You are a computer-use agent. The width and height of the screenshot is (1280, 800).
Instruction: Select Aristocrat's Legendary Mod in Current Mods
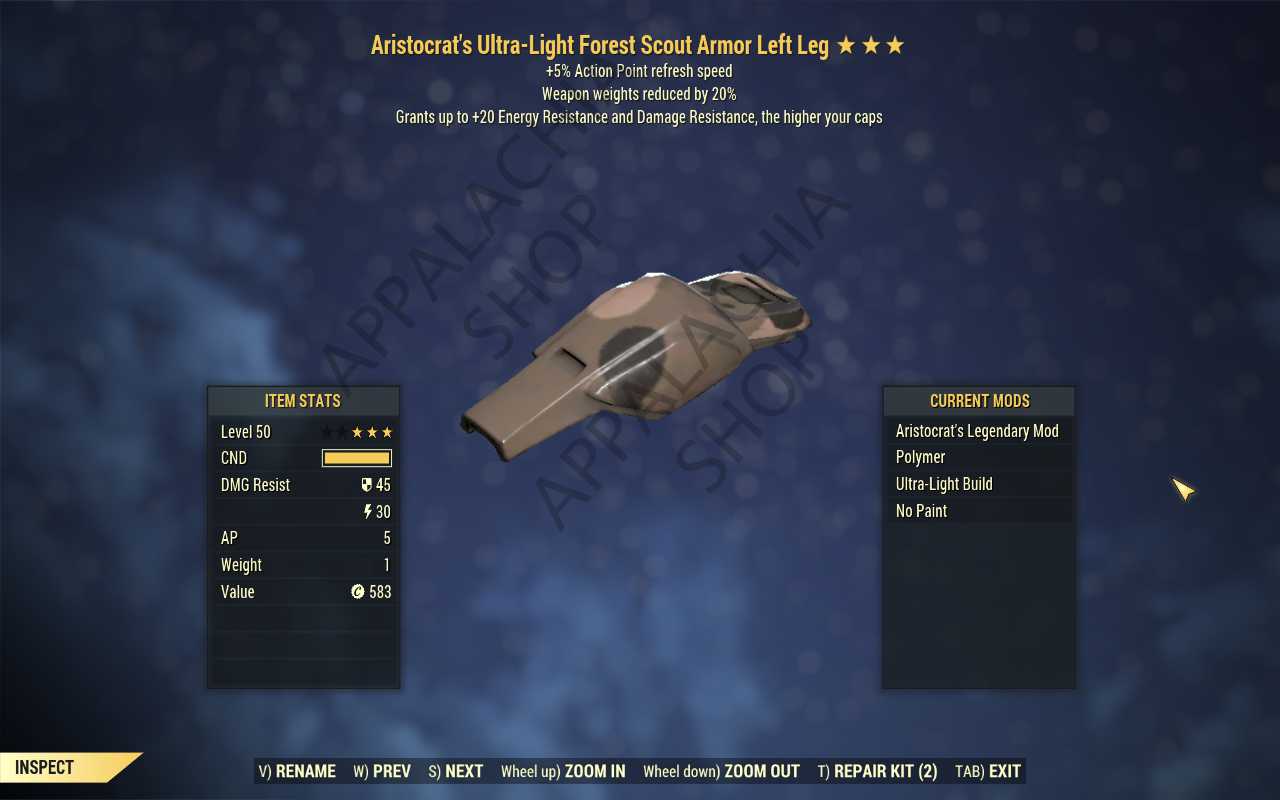[x=977, y=431]
